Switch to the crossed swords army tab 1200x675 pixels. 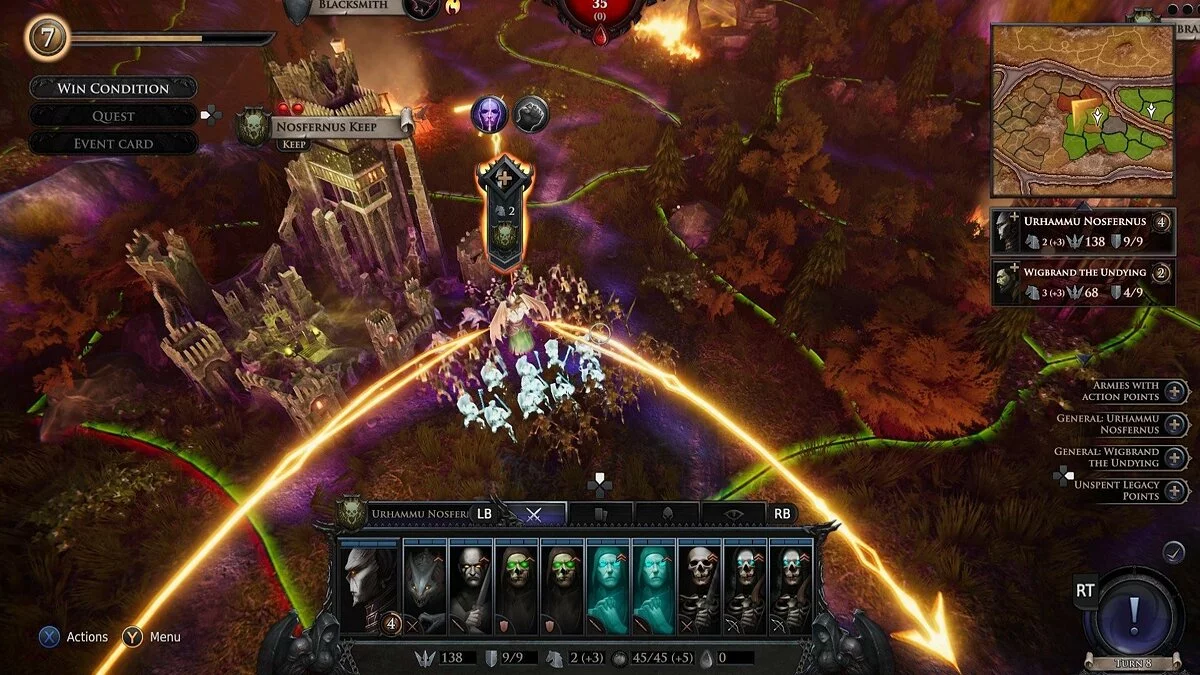pyautogui.click(x=534, y=514)
